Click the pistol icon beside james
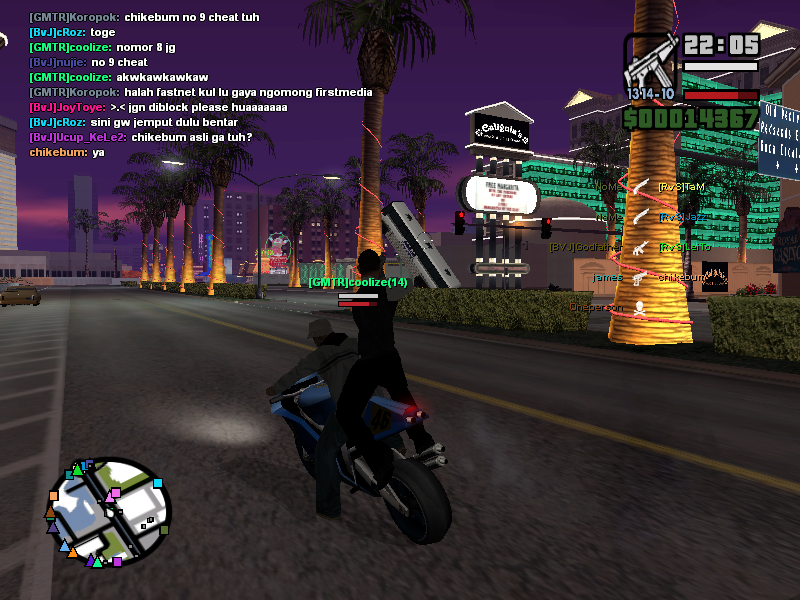The width and height of the screenshot is (800, 600). coord(640,277)
